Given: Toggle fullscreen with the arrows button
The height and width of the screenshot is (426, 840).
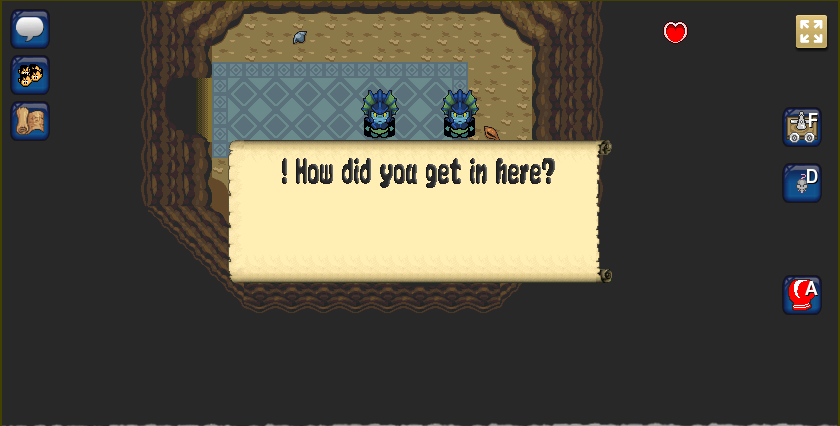Looking at the screenshot, I should pos(811,31).
